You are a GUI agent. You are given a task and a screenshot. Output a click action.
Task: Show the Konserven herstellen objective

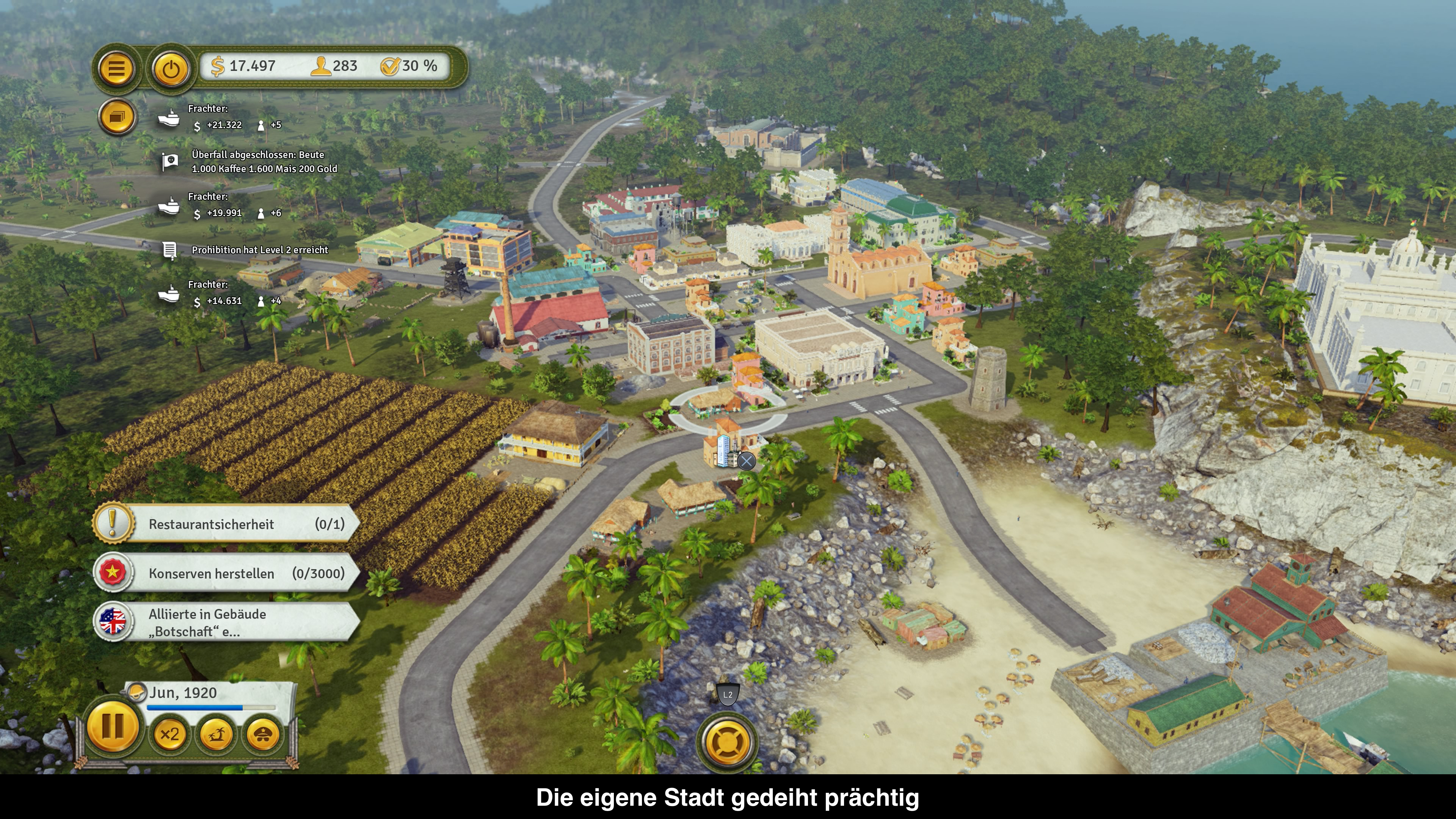pos(226,573)
